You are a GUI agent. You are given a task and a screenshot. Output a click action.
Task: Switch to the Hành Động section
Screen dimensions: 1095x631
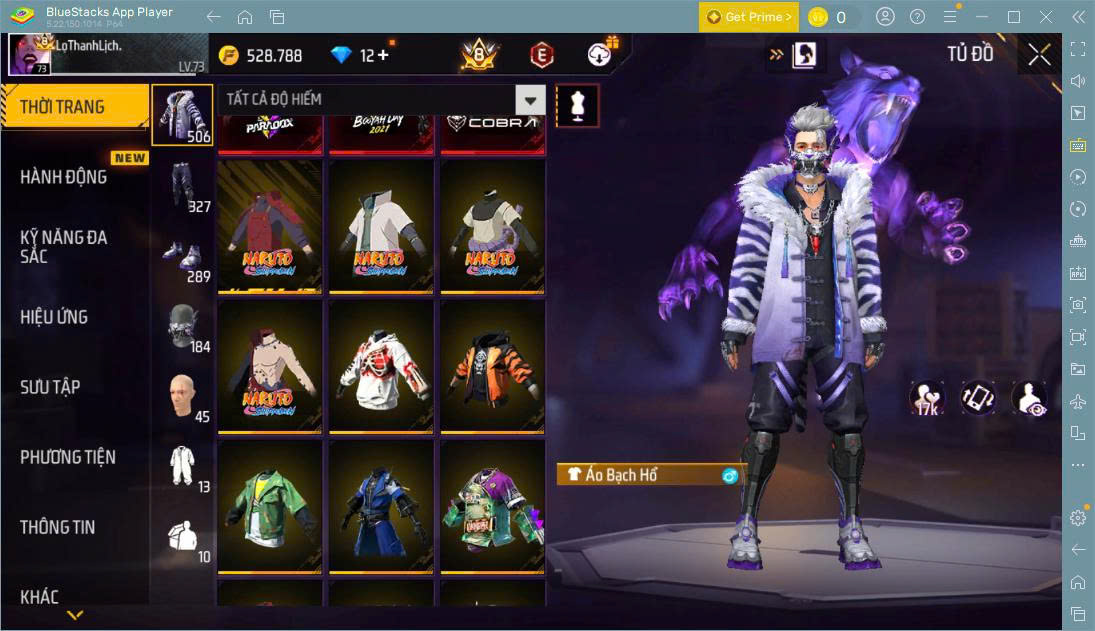(x=64, y=177)
